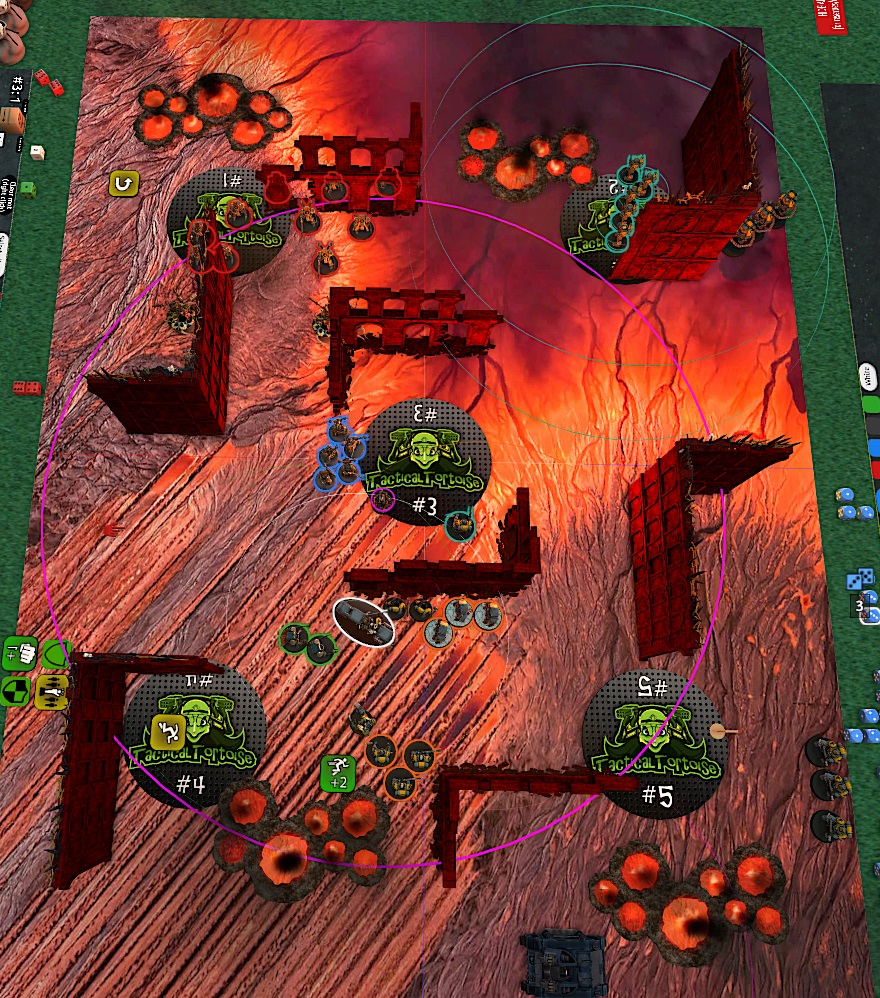880x998 pixels.
Task: Click the blue dice pair icon
Action: pos(861,579)
